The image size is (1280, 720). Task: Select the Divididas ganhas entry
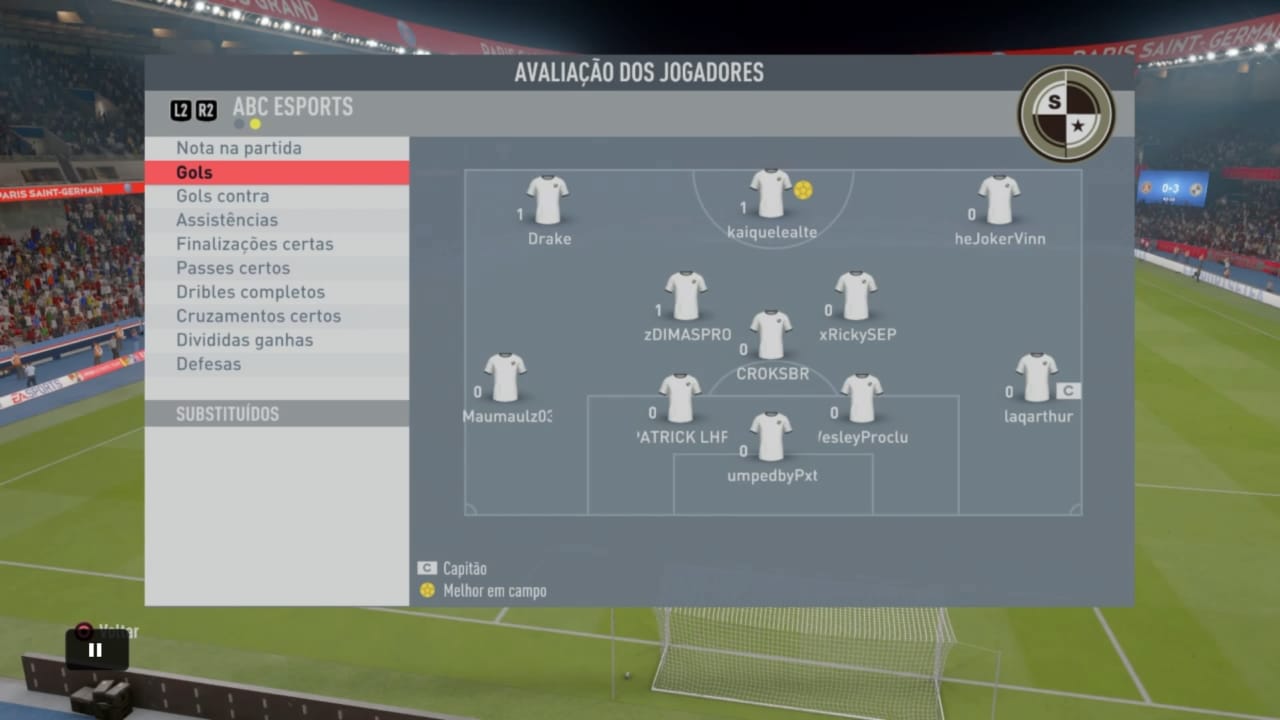click(x=244, y=340)
